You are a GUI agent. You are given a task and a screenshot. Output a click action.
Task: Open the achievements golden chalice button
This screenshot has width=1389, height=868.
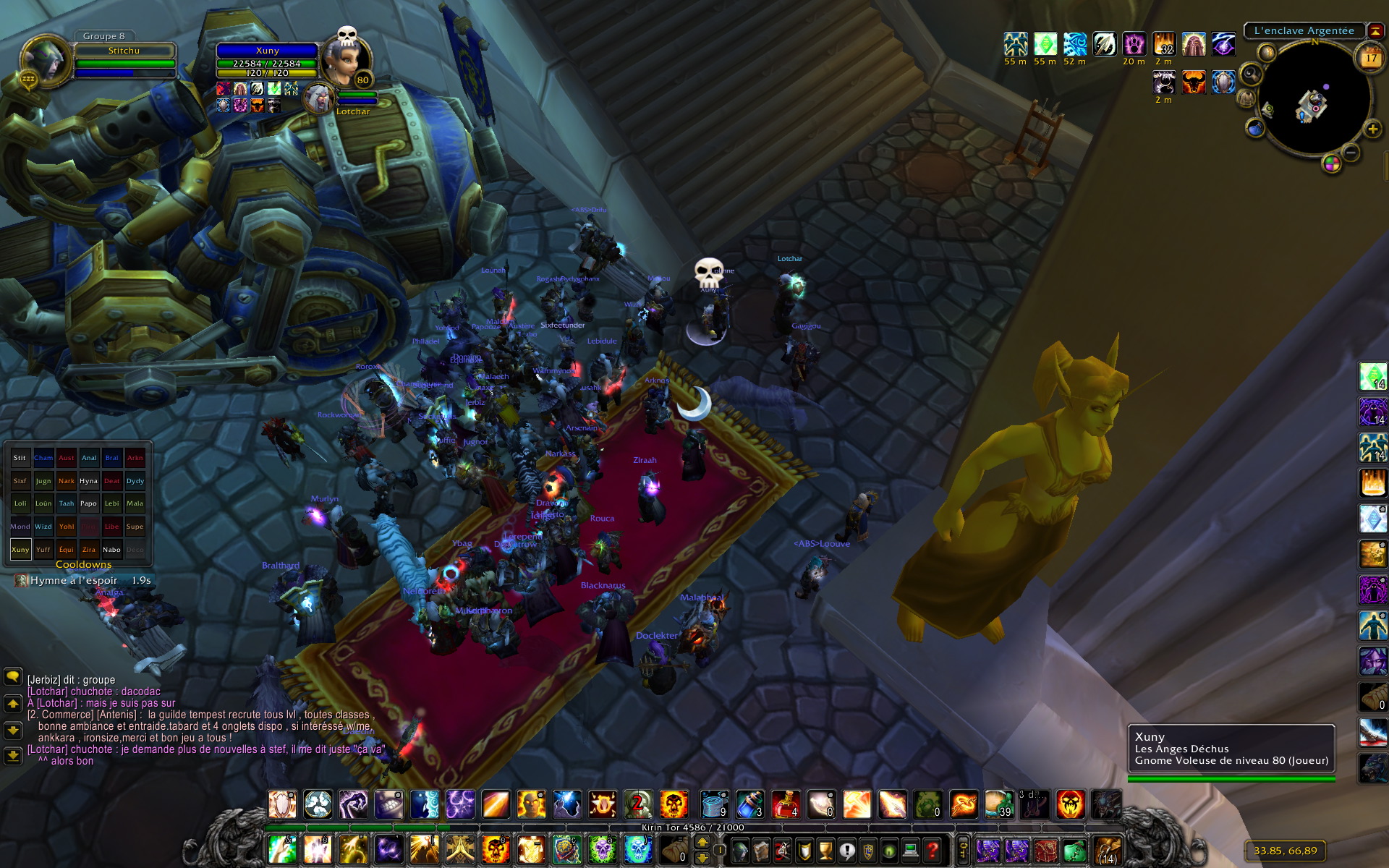click(825, 850)
